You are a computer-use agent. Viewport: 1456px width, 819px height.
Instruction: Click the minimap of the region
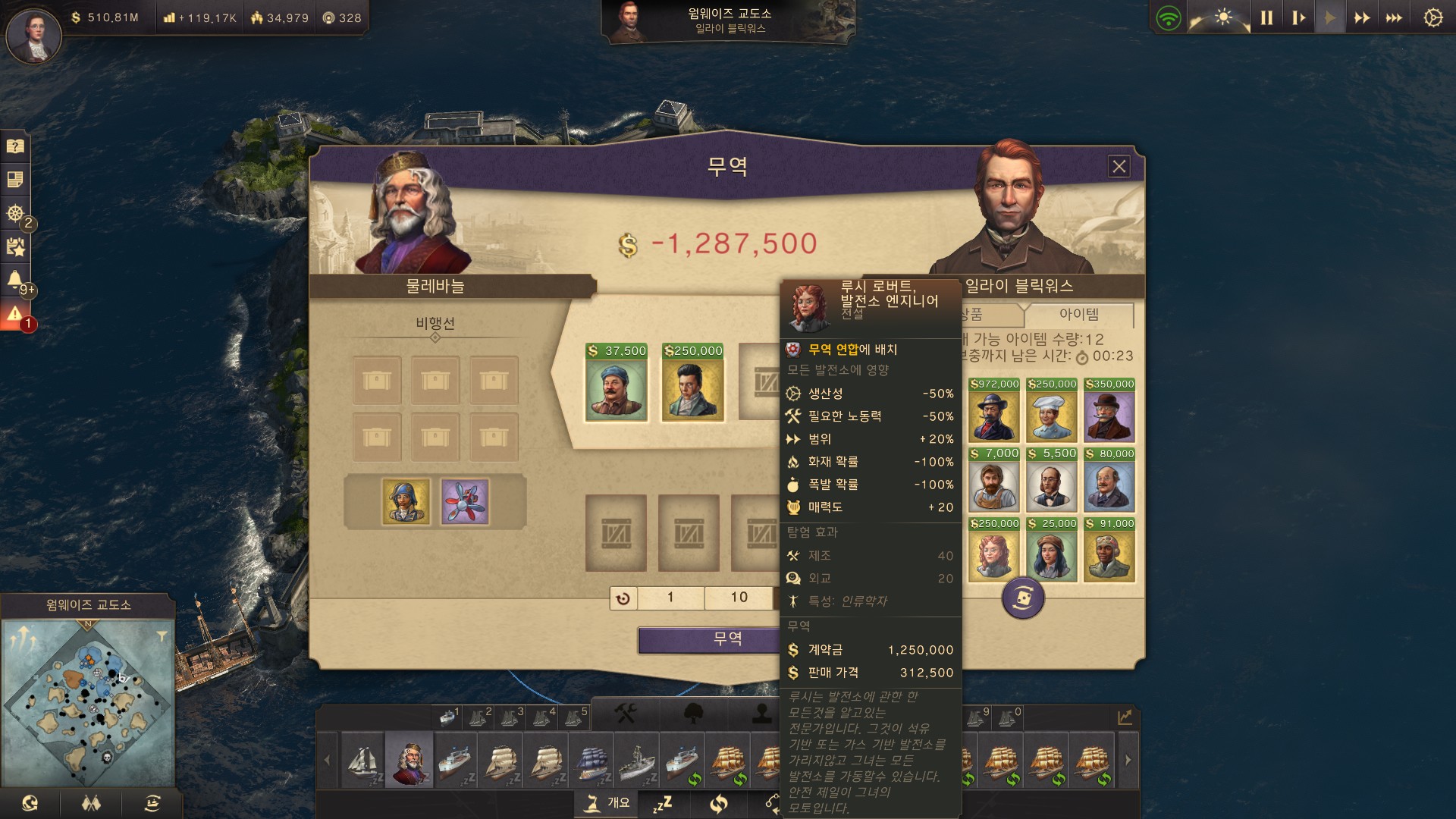click(x=88, y=701)
